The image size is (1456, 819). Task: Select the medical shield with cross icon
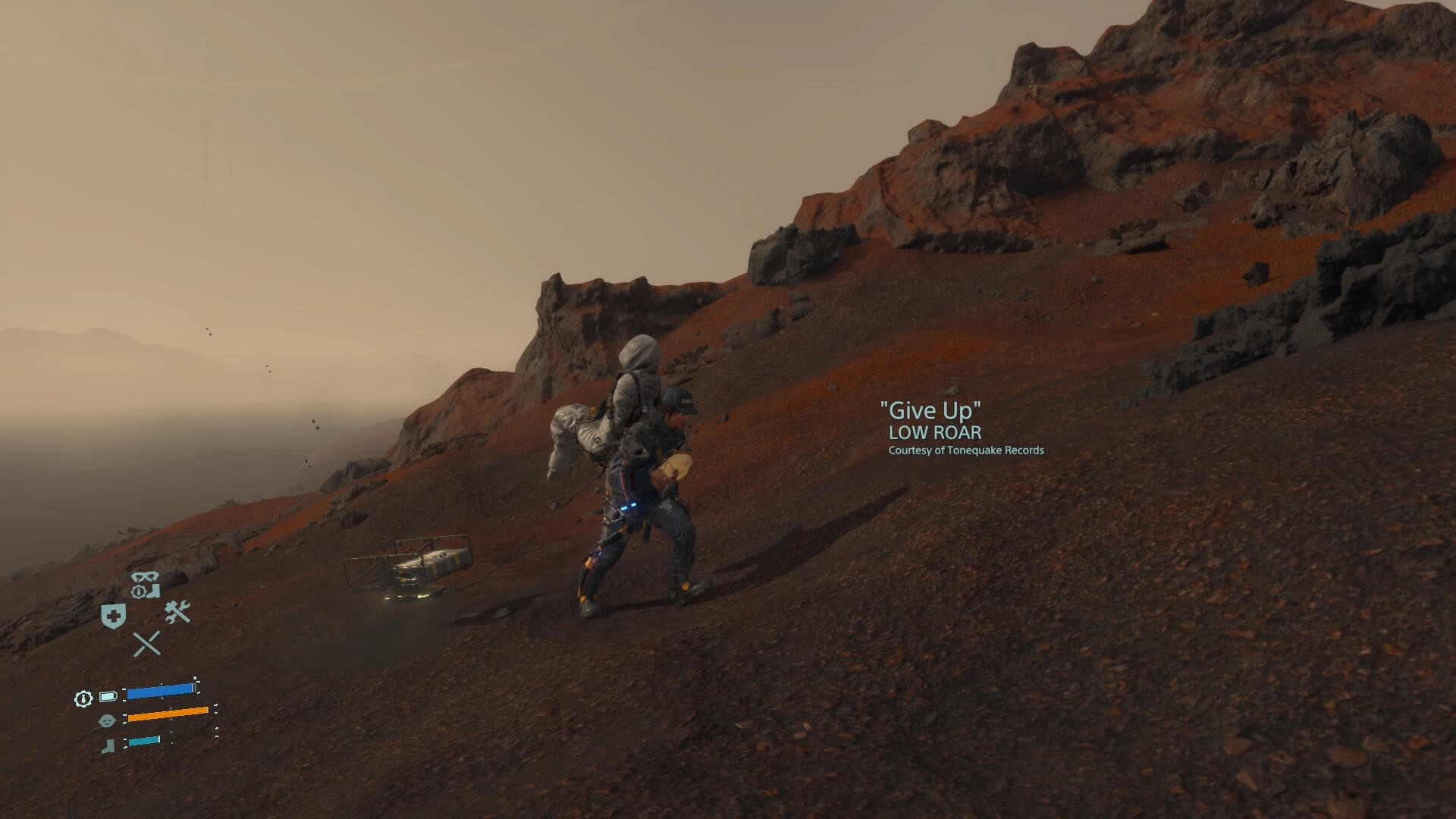tap(114, 616)
